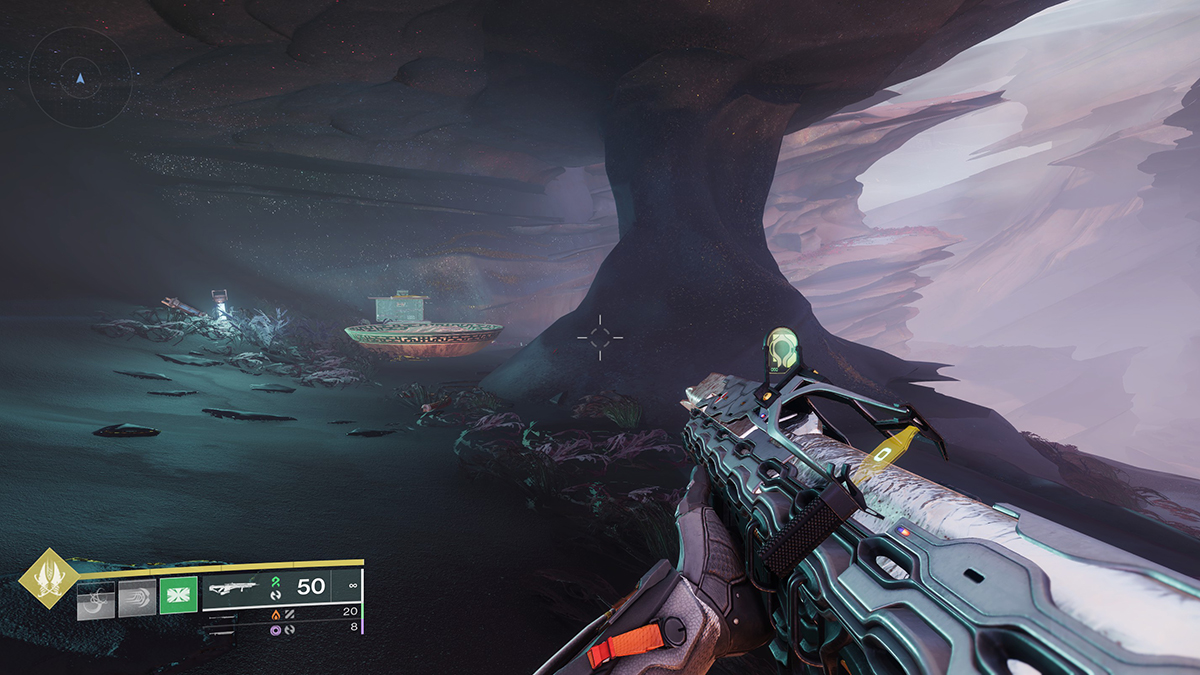Viewport: 1200px width, 675px height.
Task: Select the equipped rifle weapon icon
Action: [232, 587]
